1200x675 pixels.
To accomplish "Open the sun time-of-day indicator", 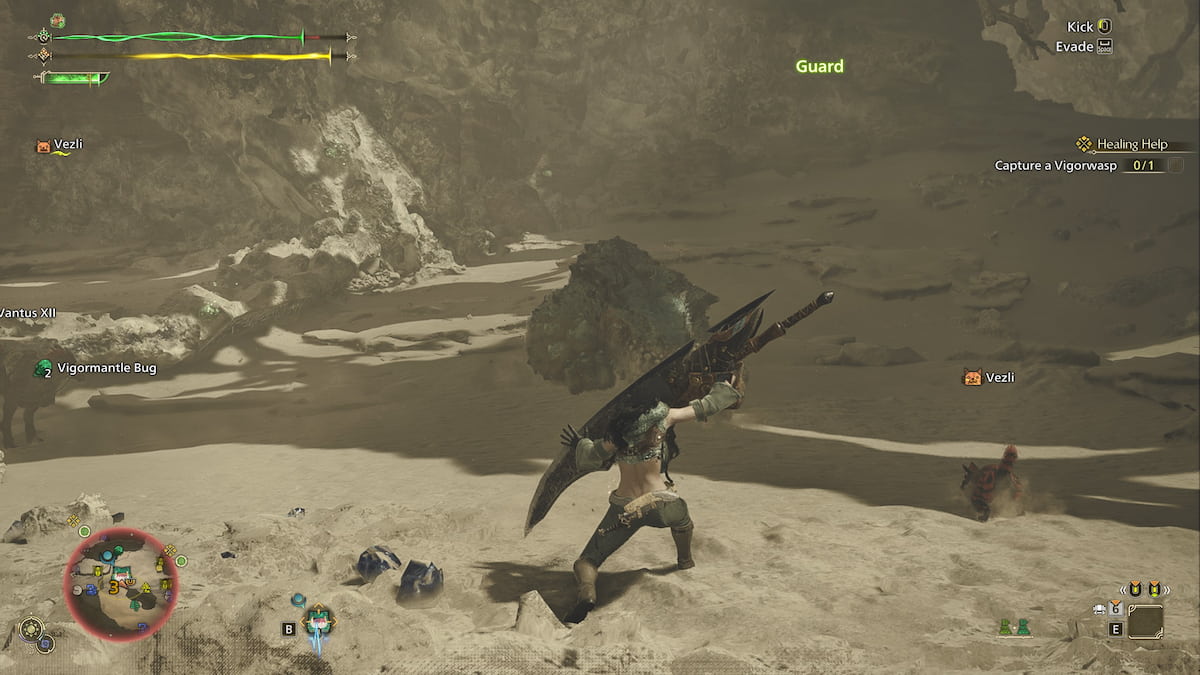I will [x=31, y=629].
